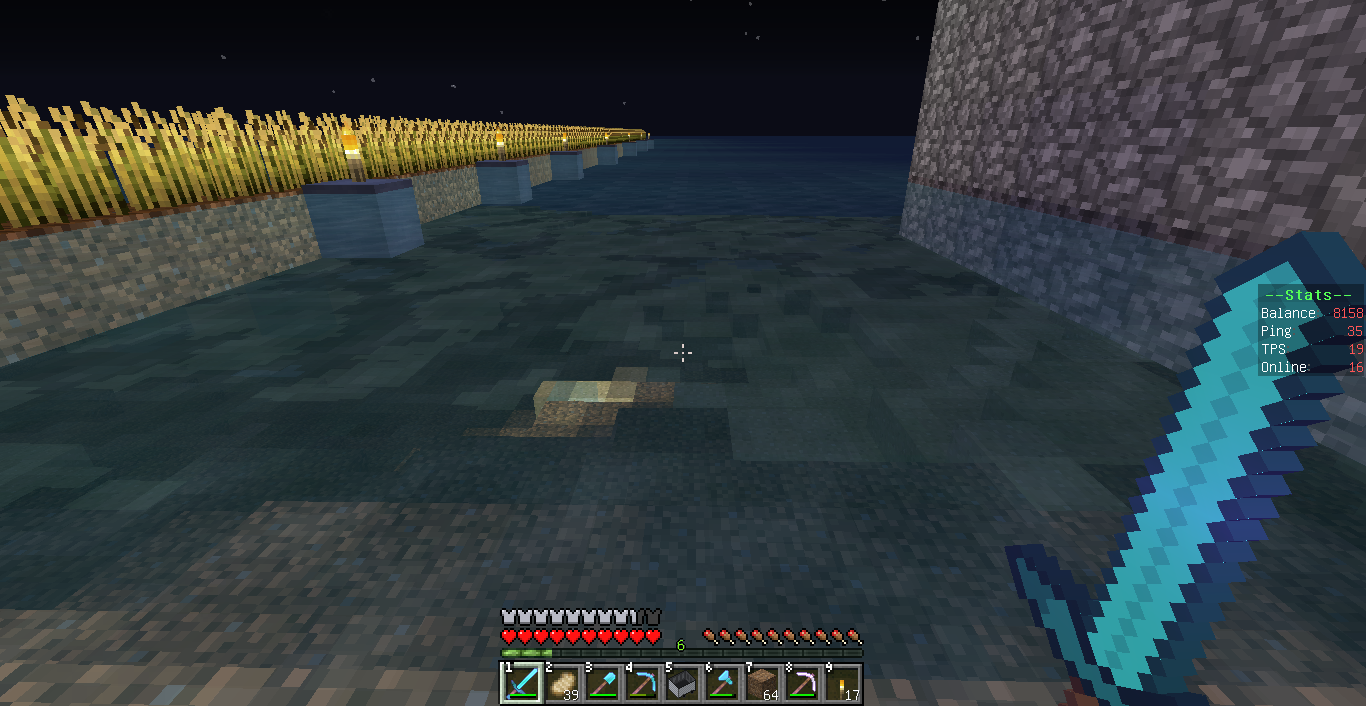Select the baked potato stack of 39

coord(562,683)
